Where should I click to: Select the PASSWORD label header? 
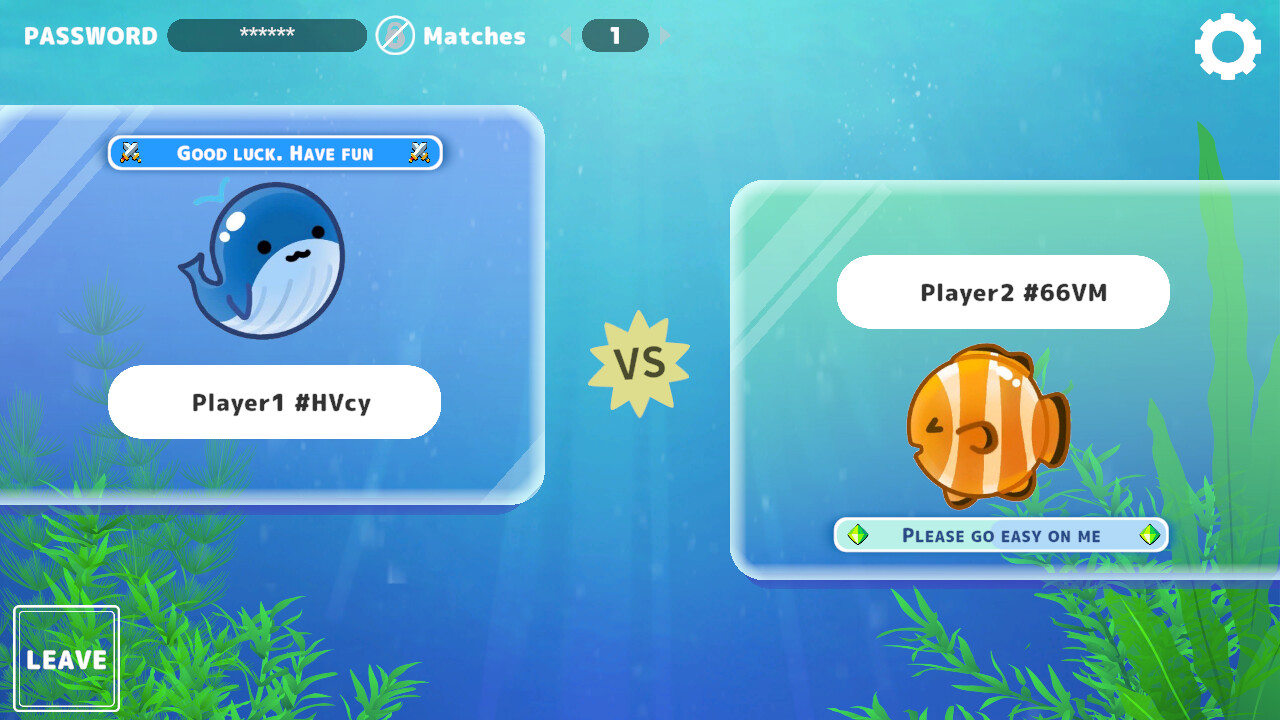click(89, 36)
